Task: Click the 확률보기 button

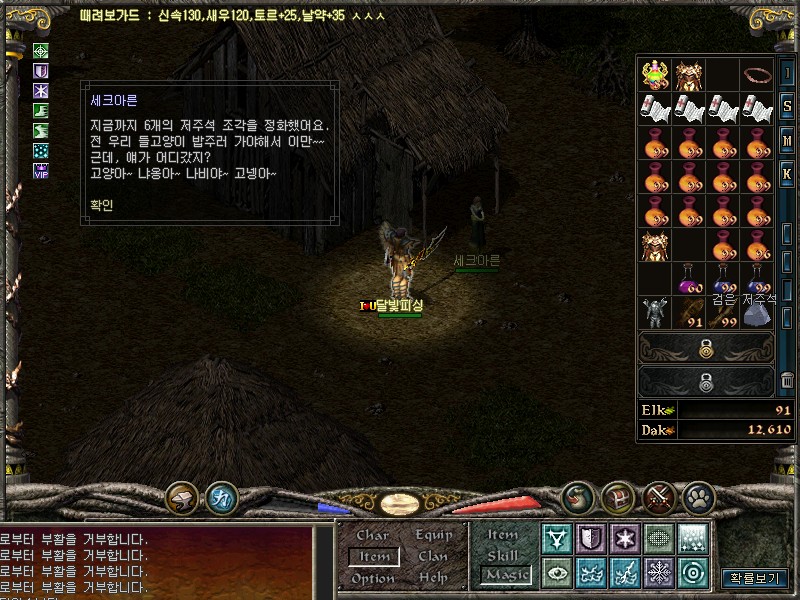Action: click(x=753, y=578)
